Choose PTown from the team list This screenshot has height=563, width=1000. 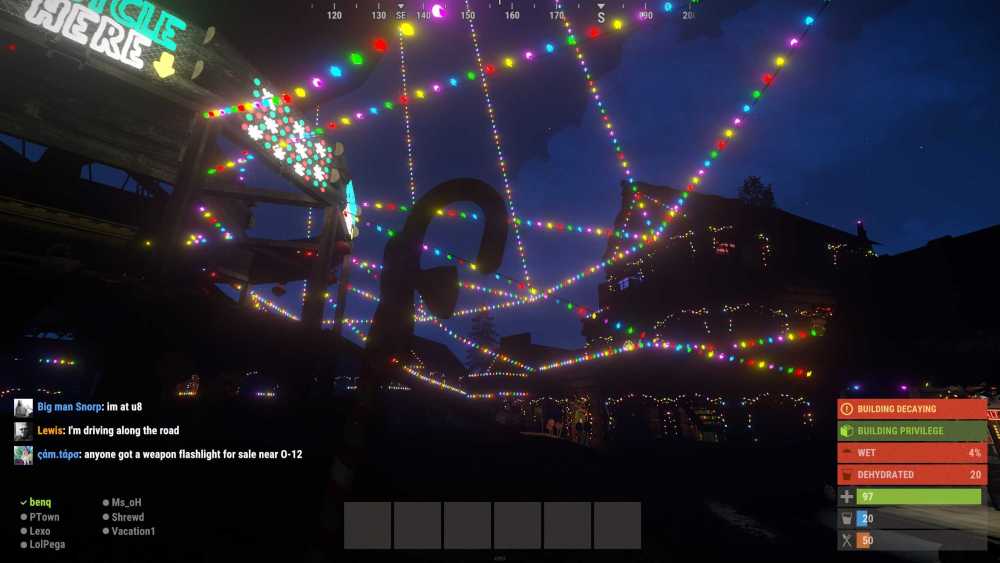coord(44,517)
